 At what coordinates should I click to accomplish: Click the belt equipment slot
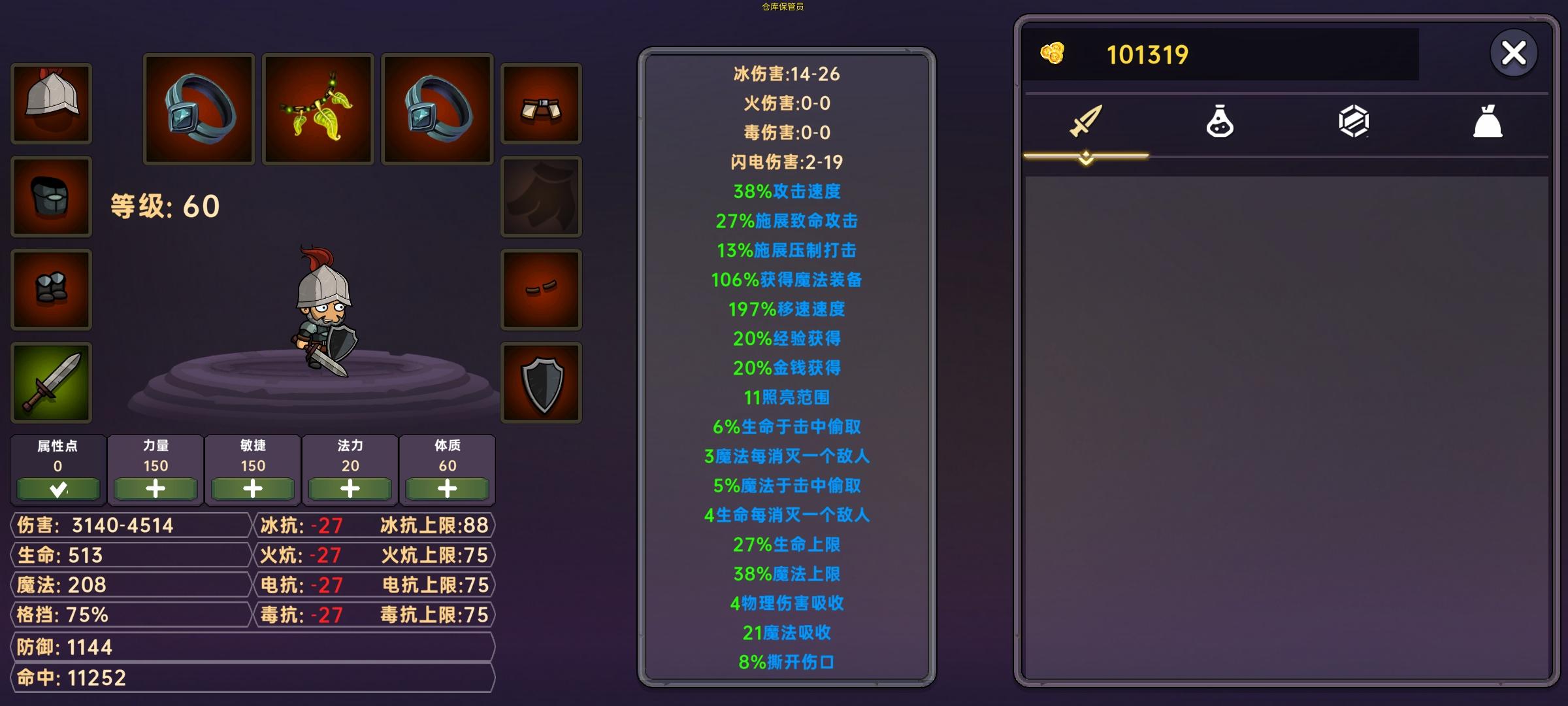(x=540, y=105)
